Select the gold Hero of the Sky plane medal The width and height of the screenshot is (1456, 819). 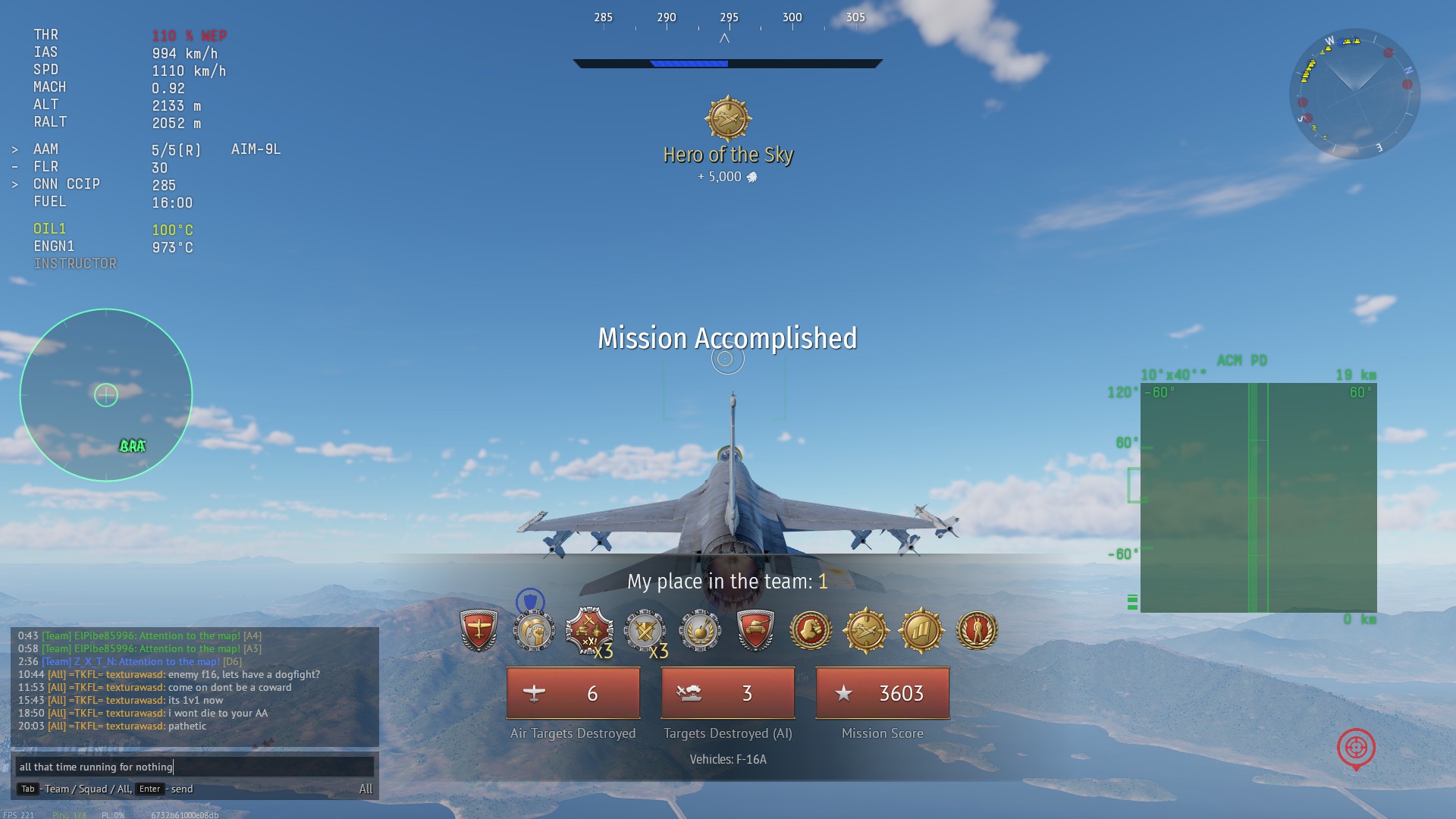[x=866, y=630]
